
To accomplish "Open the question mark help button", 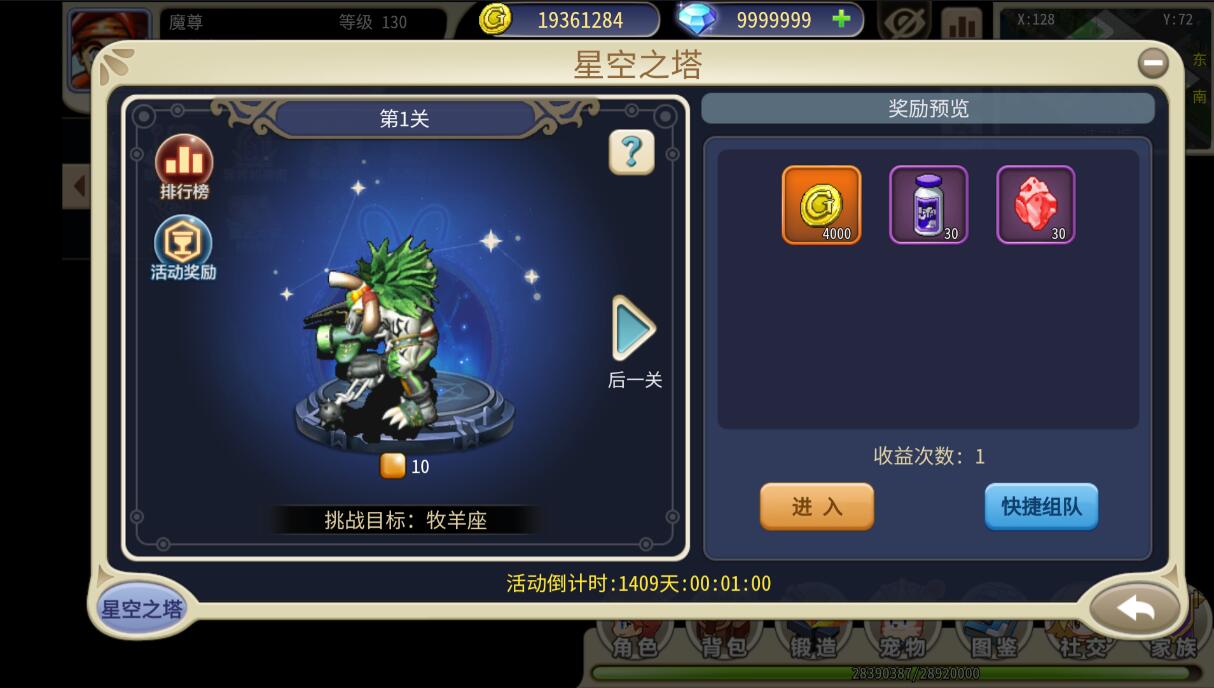I will 631,152.
